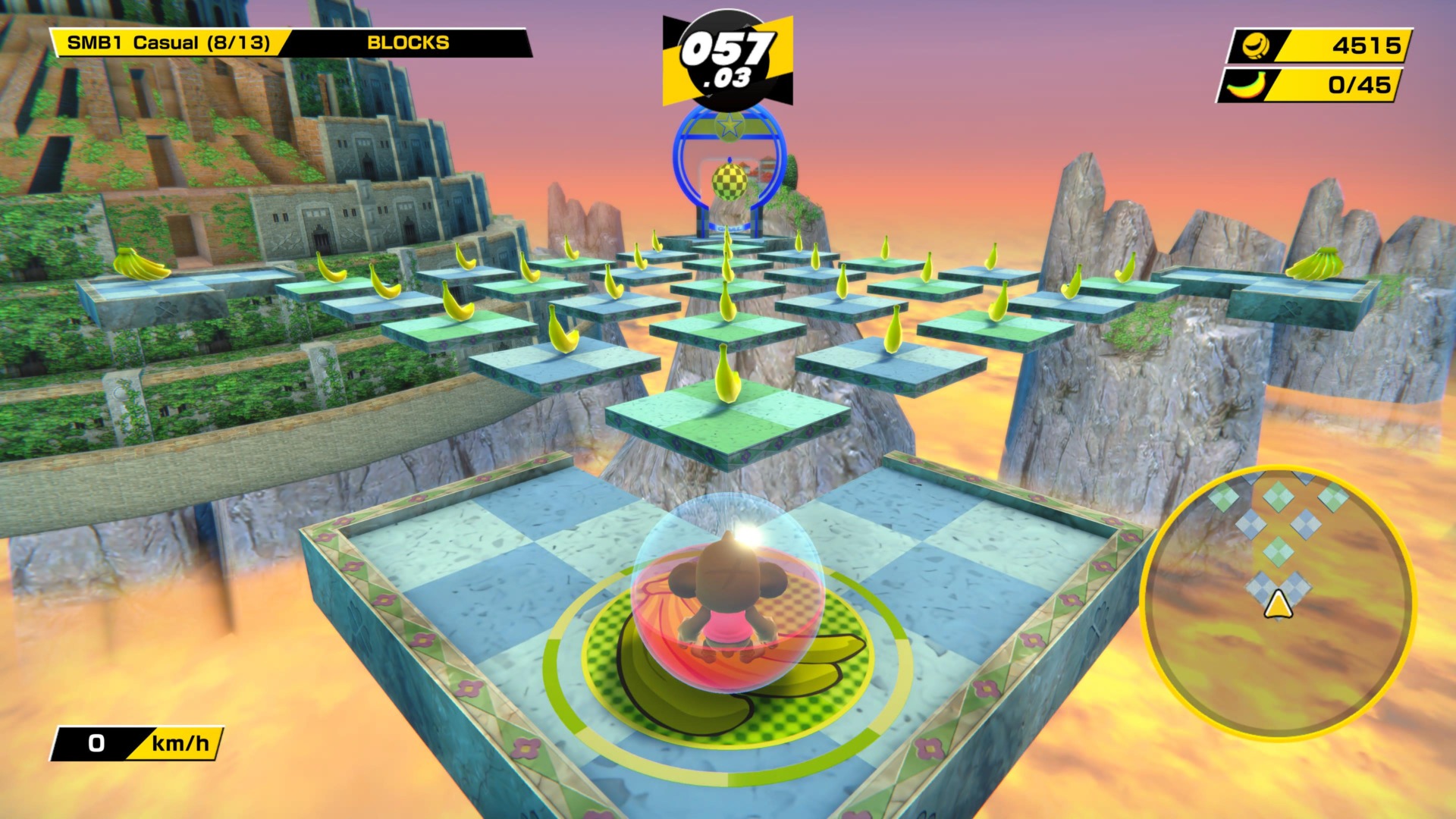This screenshot has height=819, width=1456.
Task: Click the BLOCKS stage title tab
Action: point(408,42)
